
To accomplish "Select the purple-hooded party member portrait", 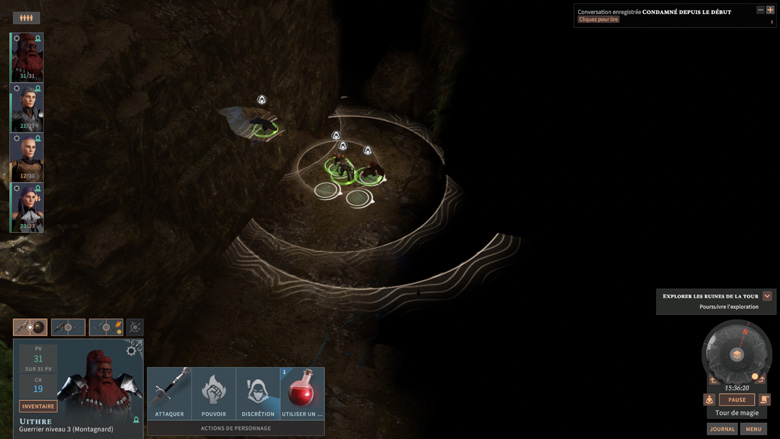I will click(x=27, y=207).
